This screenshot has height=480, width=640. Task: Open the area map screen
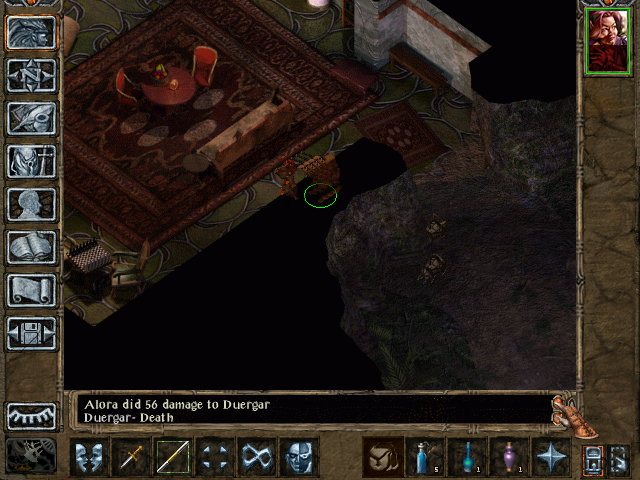[32, 75]
